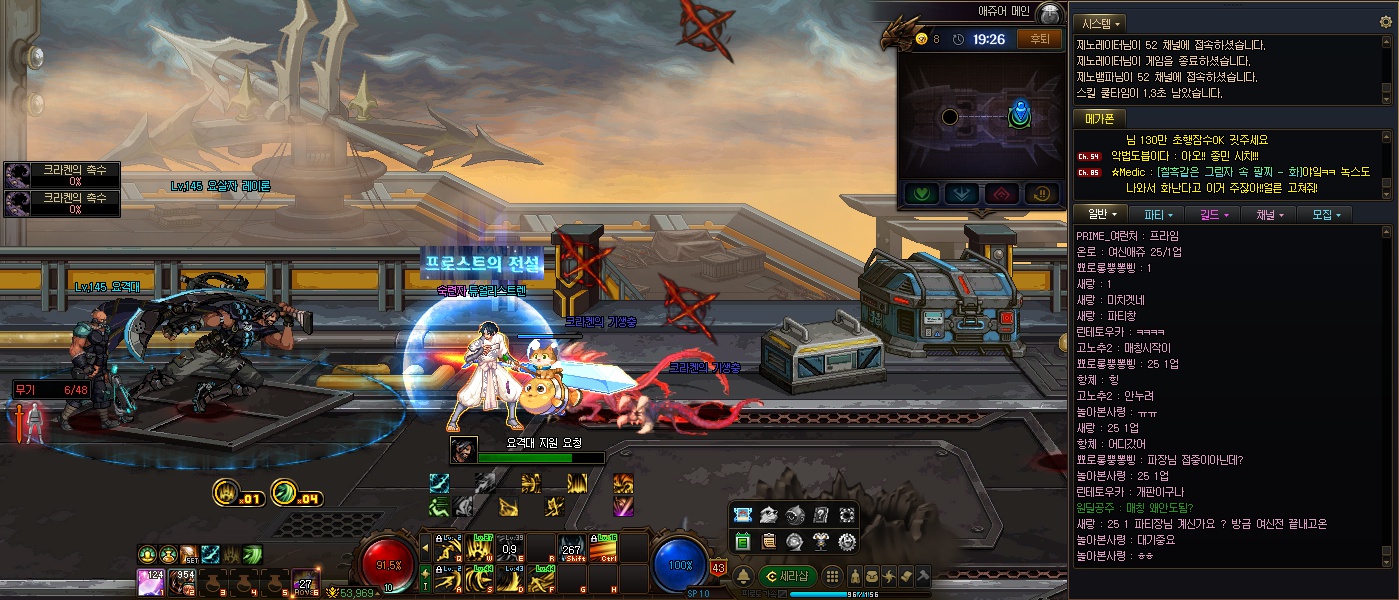The width and height of the screenshot is (1399, 600).
Task: Open the grid menu button
Action: [832, 575]
